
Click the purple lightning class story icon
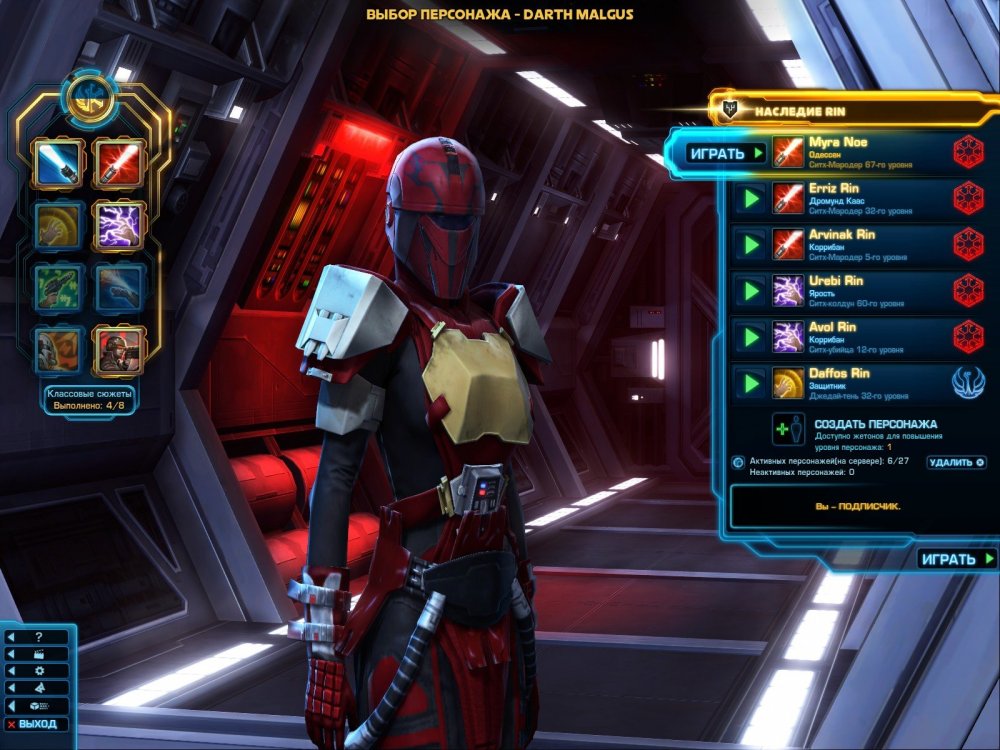pos(119,225)
